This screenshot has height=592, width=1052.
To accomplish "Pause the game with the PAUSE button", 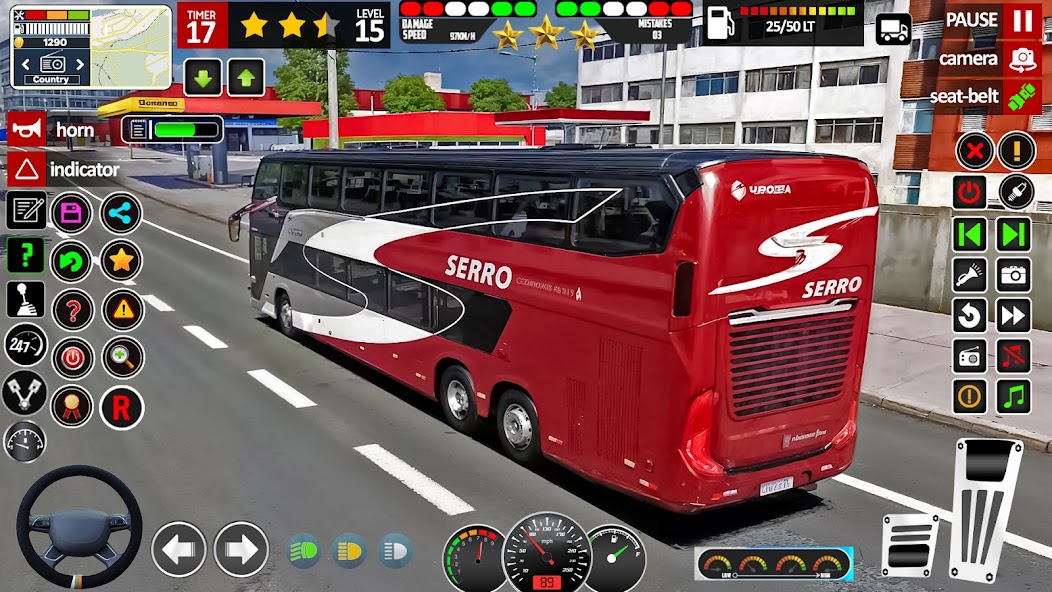I will pos(1020,20).
